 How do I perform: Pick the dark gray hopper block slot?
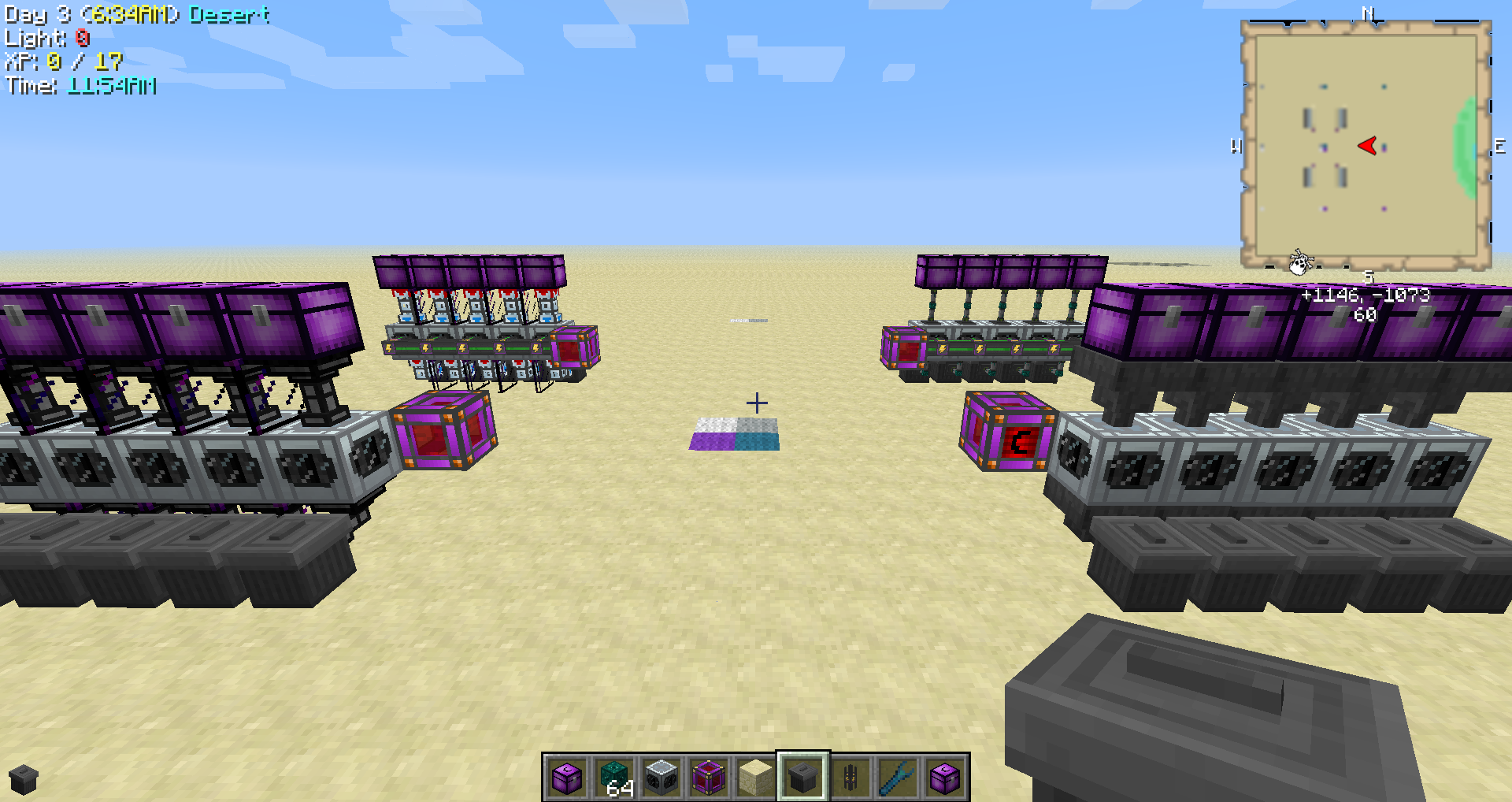pos(802,777)
